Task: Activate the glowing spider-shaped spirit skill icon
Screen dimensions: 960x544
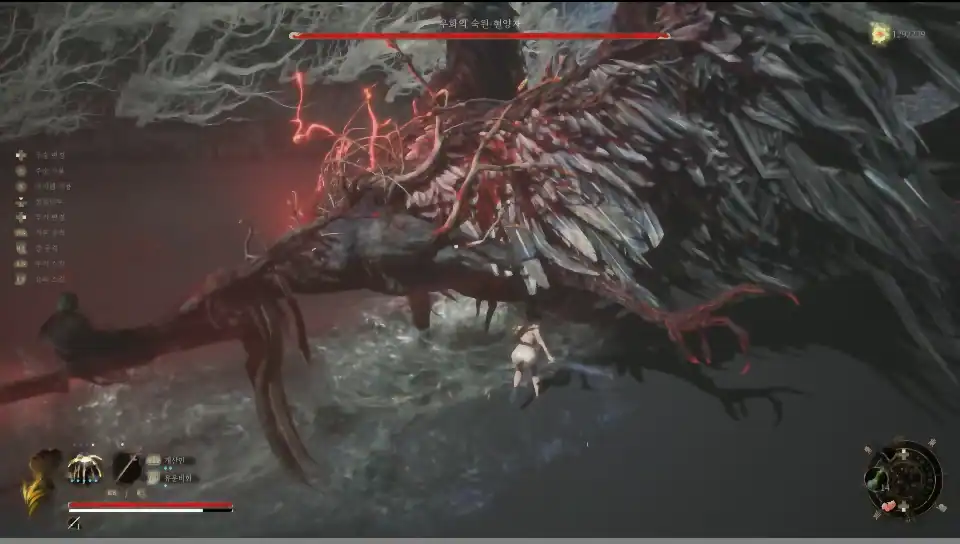Action: [x=84, y=468]
